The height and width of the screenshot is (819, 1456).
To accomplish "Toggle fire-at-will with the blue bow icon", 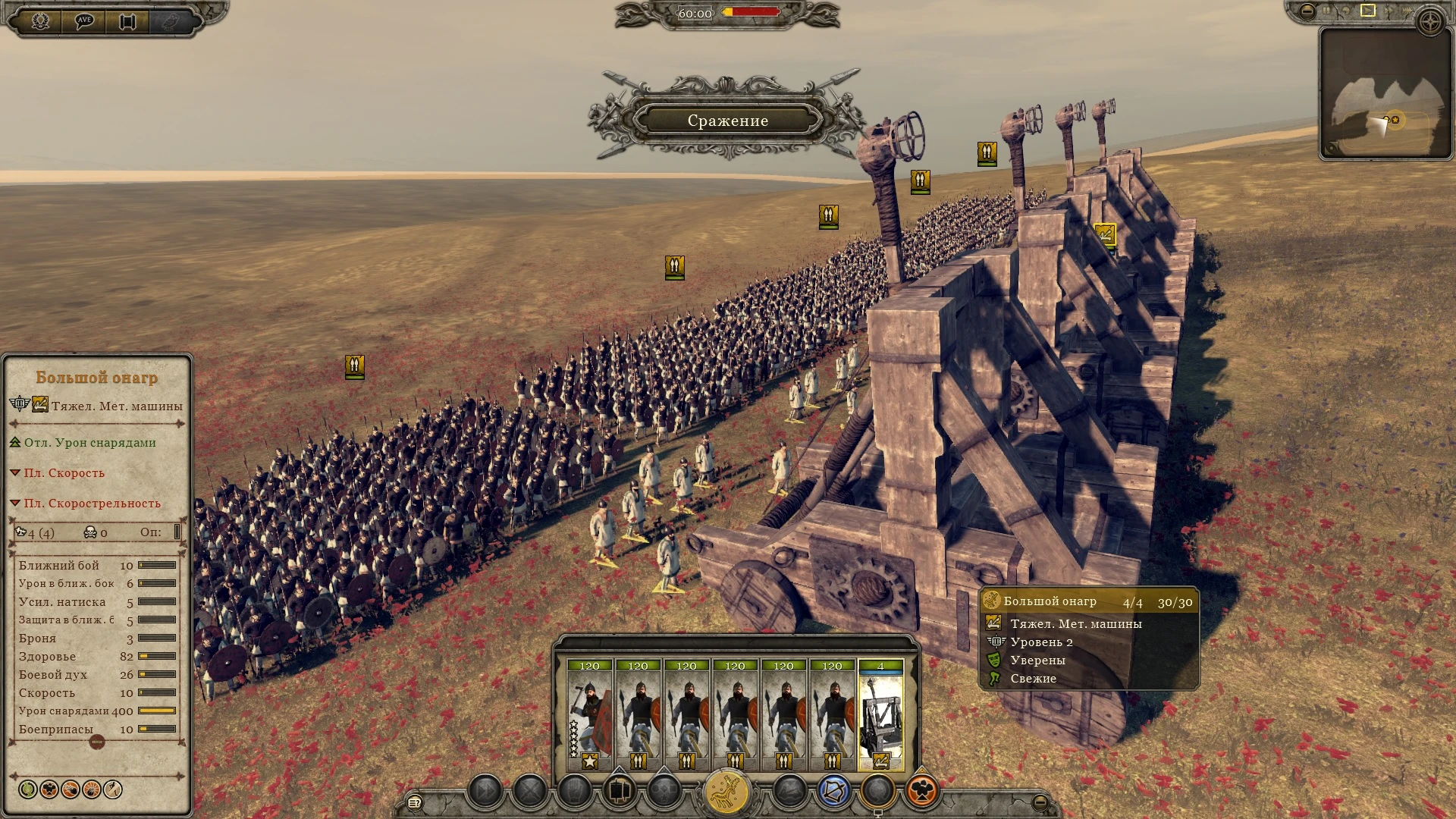I will 833,791.
